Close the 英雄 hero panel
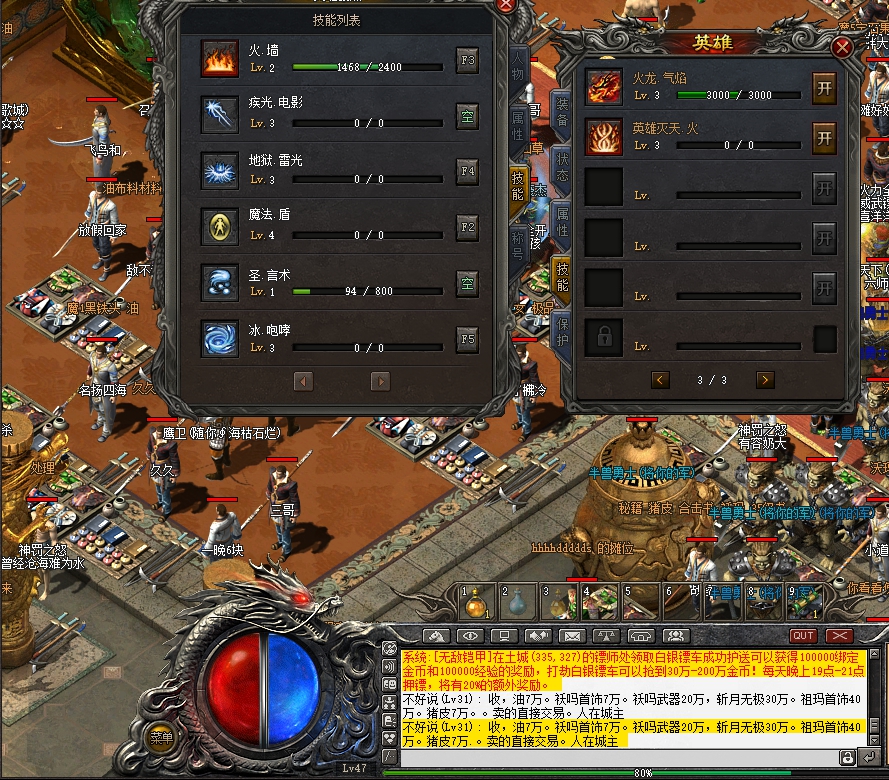 click(843, 47)
